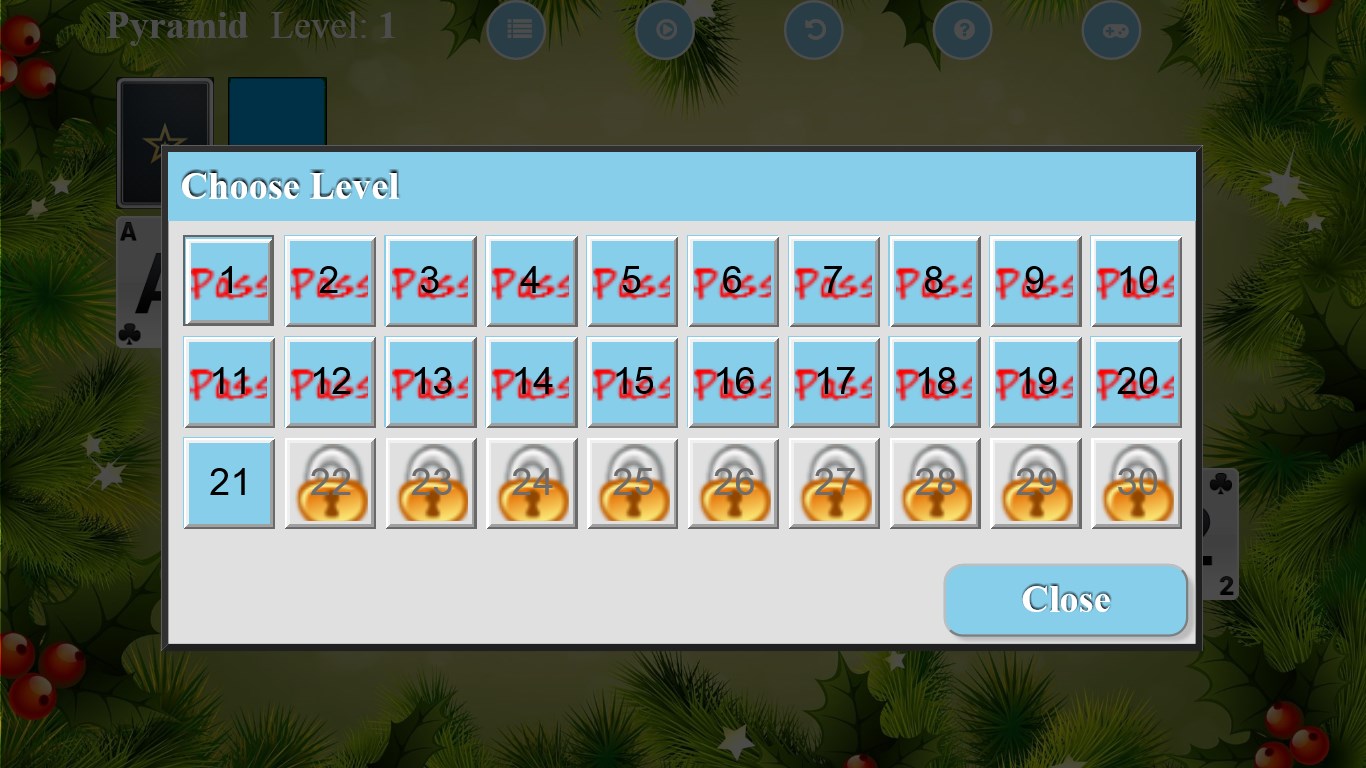Click the circular play icon

[x=665, y=30]
